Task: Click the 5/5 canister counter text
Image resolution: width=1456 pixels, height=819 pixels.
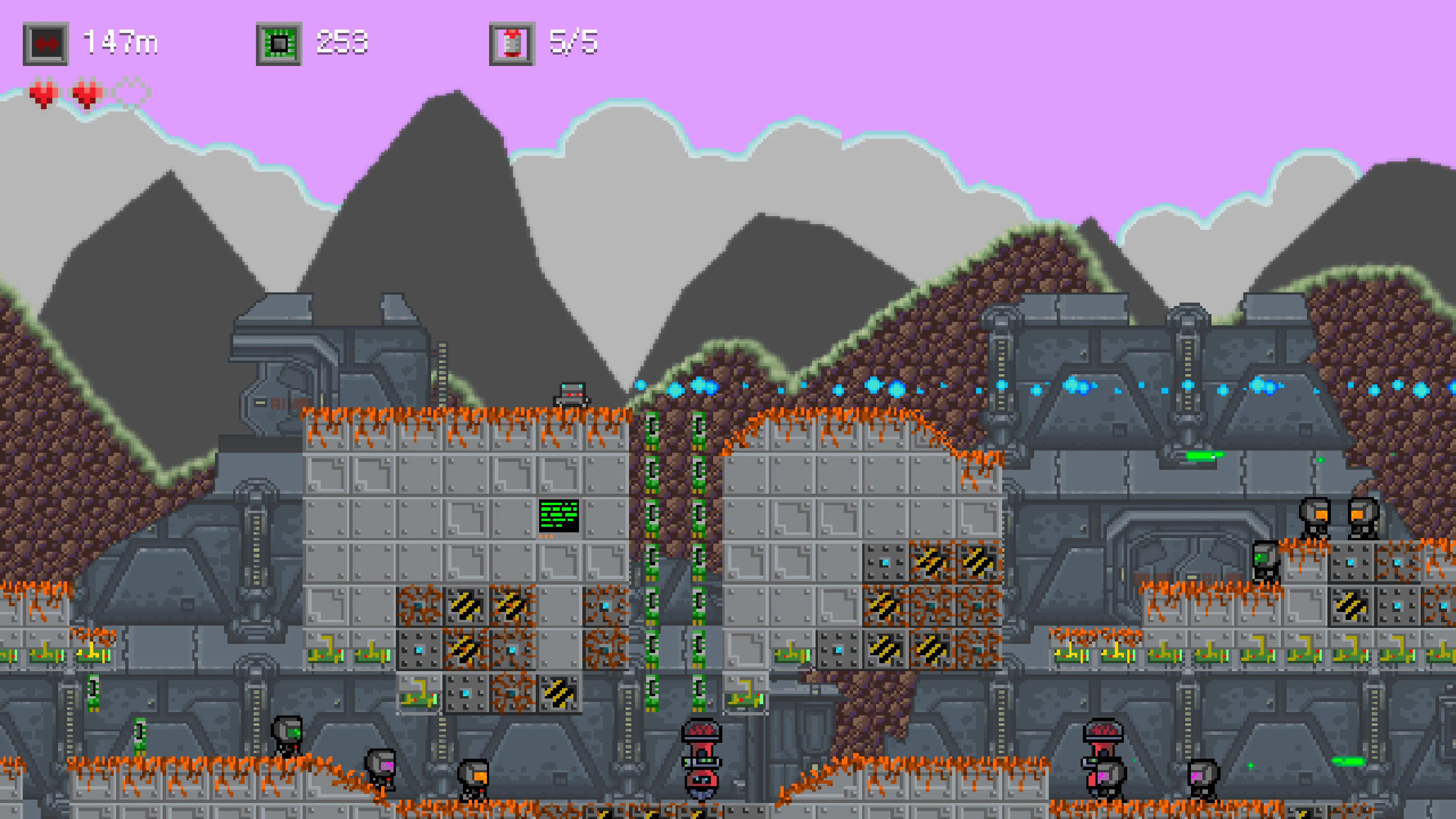Action: (576, 42)
